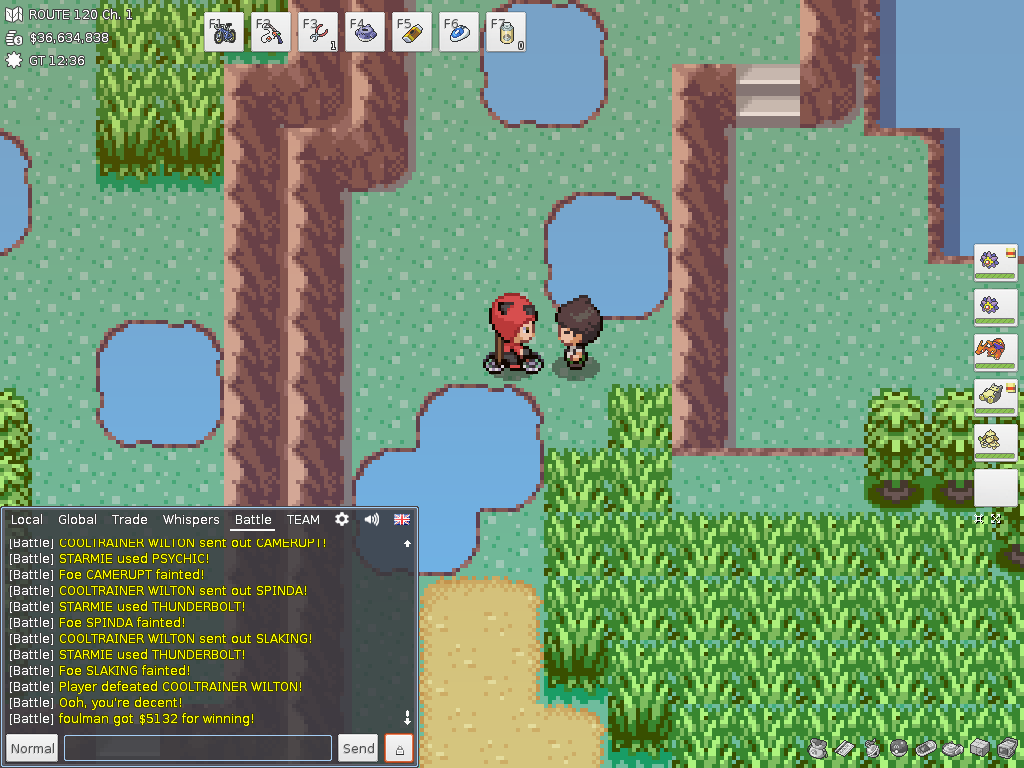Use the fishing rod in hotkey F2
This screenshot has height=768, width=1024.
tap(271, 32)
